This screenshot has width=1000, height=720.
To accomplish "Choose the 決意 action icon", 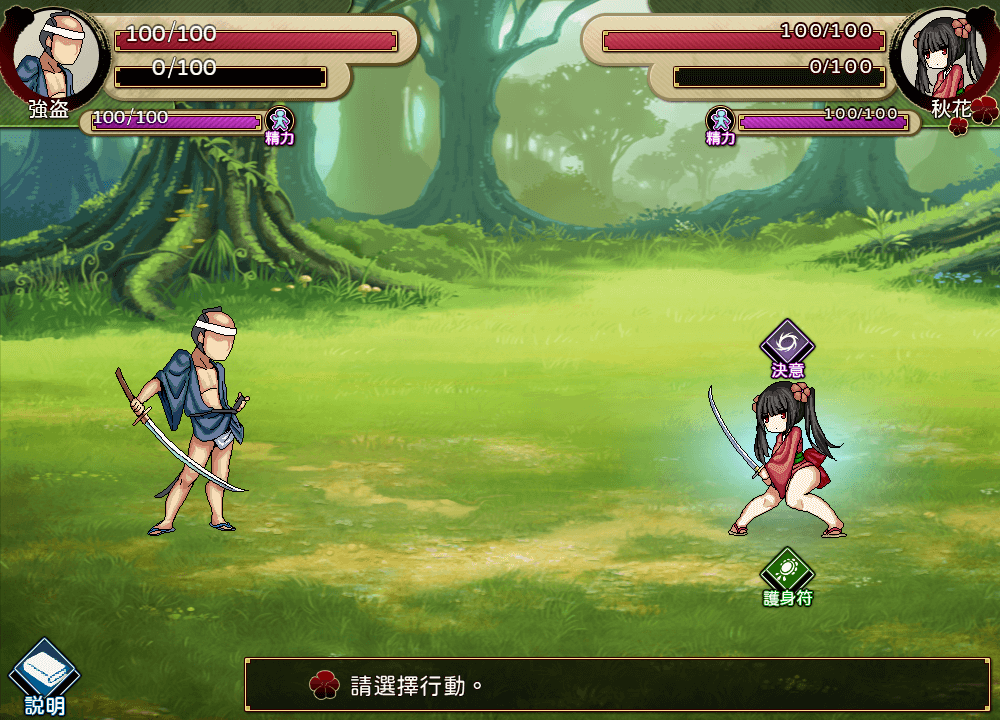I will pos(787,345).
